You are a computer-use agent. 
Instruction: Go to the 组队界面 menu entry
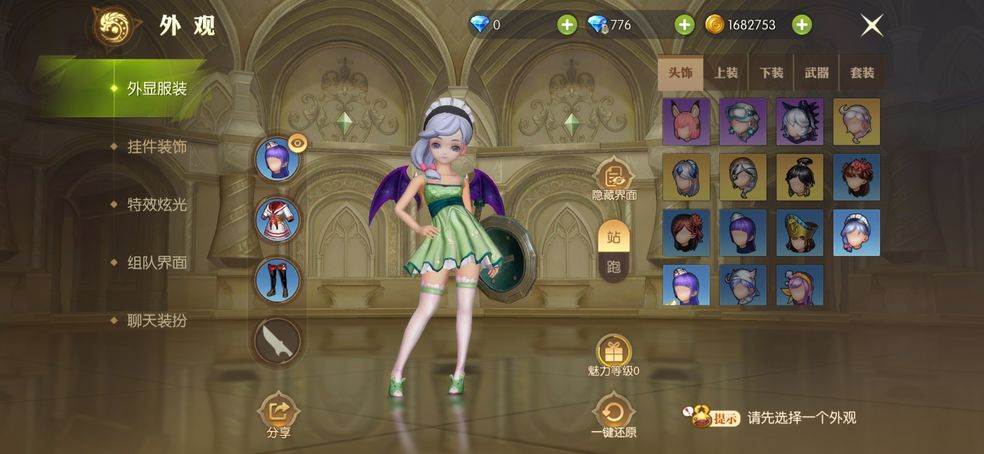coord(157,263)
